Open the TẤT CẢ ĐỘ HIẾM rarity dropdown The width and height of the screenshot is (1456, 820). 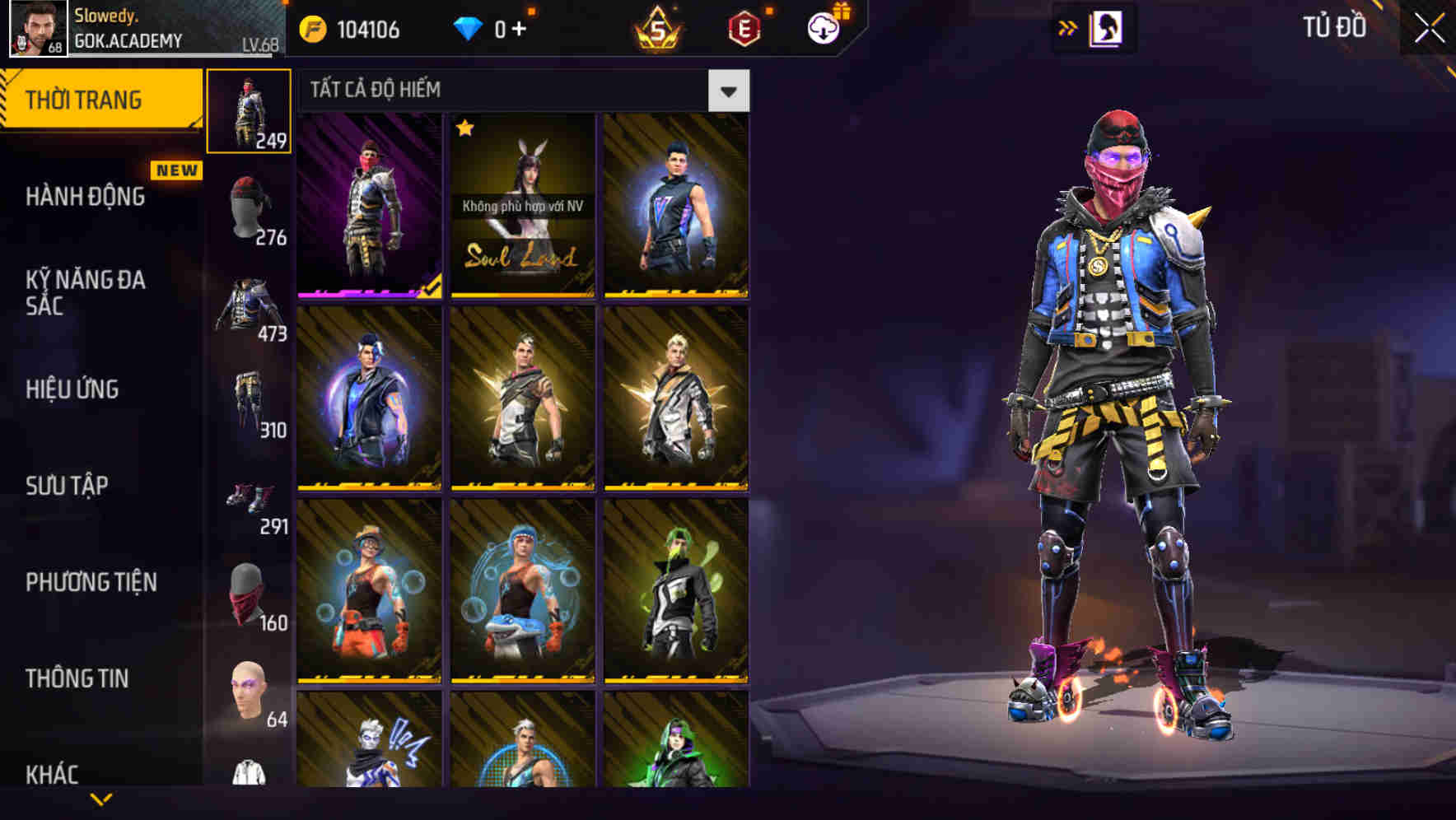point(728,91)
